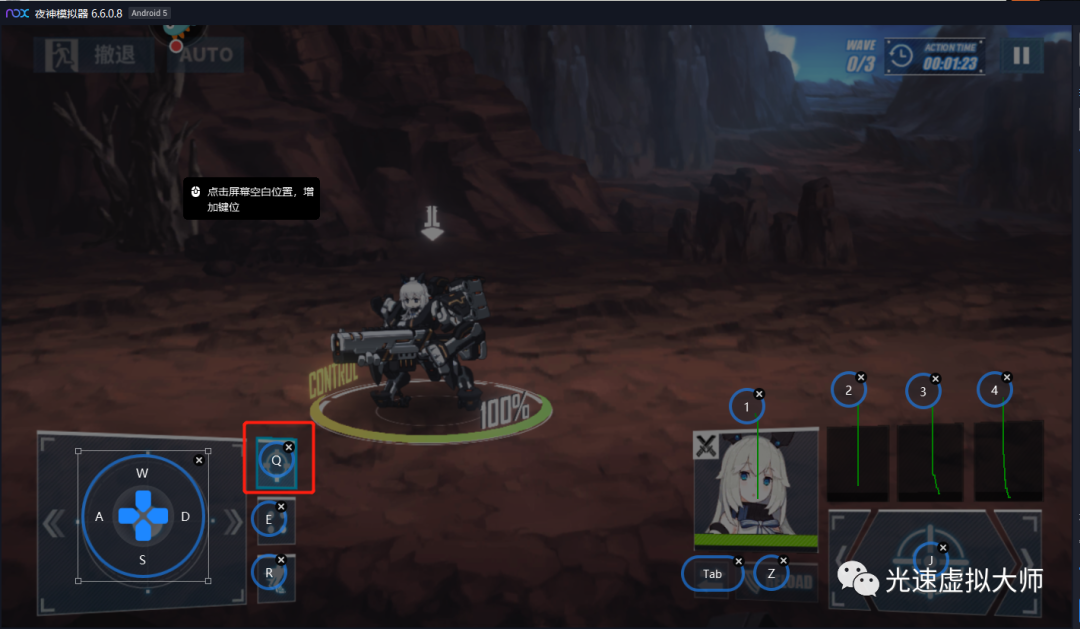Screen dimensions: 1080x629
Task: Fire using the crosshair attack button
Action: coord(931,562)
